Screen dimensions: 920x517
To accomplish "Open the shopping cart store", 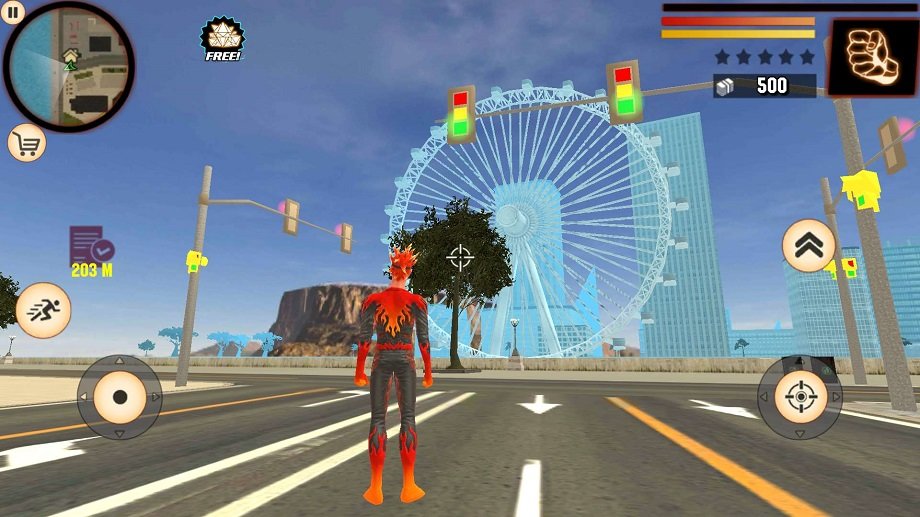I will (x=27, y=143).
